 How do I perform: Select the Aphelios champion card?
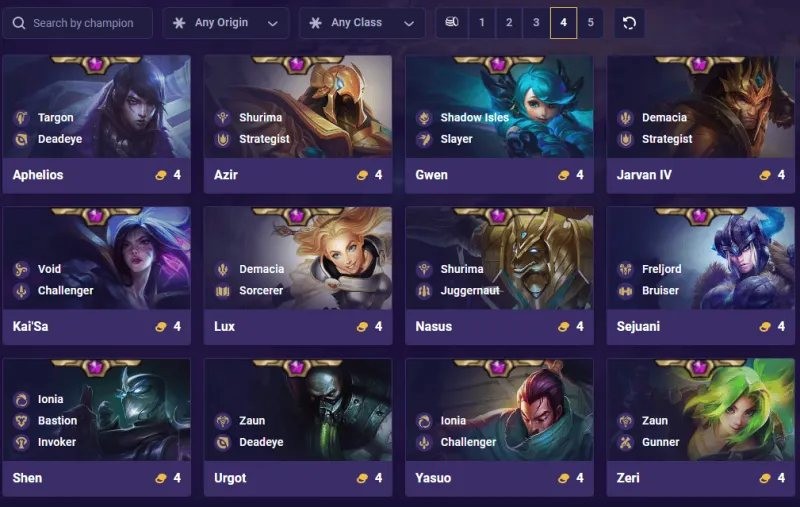tap(97, 124)
